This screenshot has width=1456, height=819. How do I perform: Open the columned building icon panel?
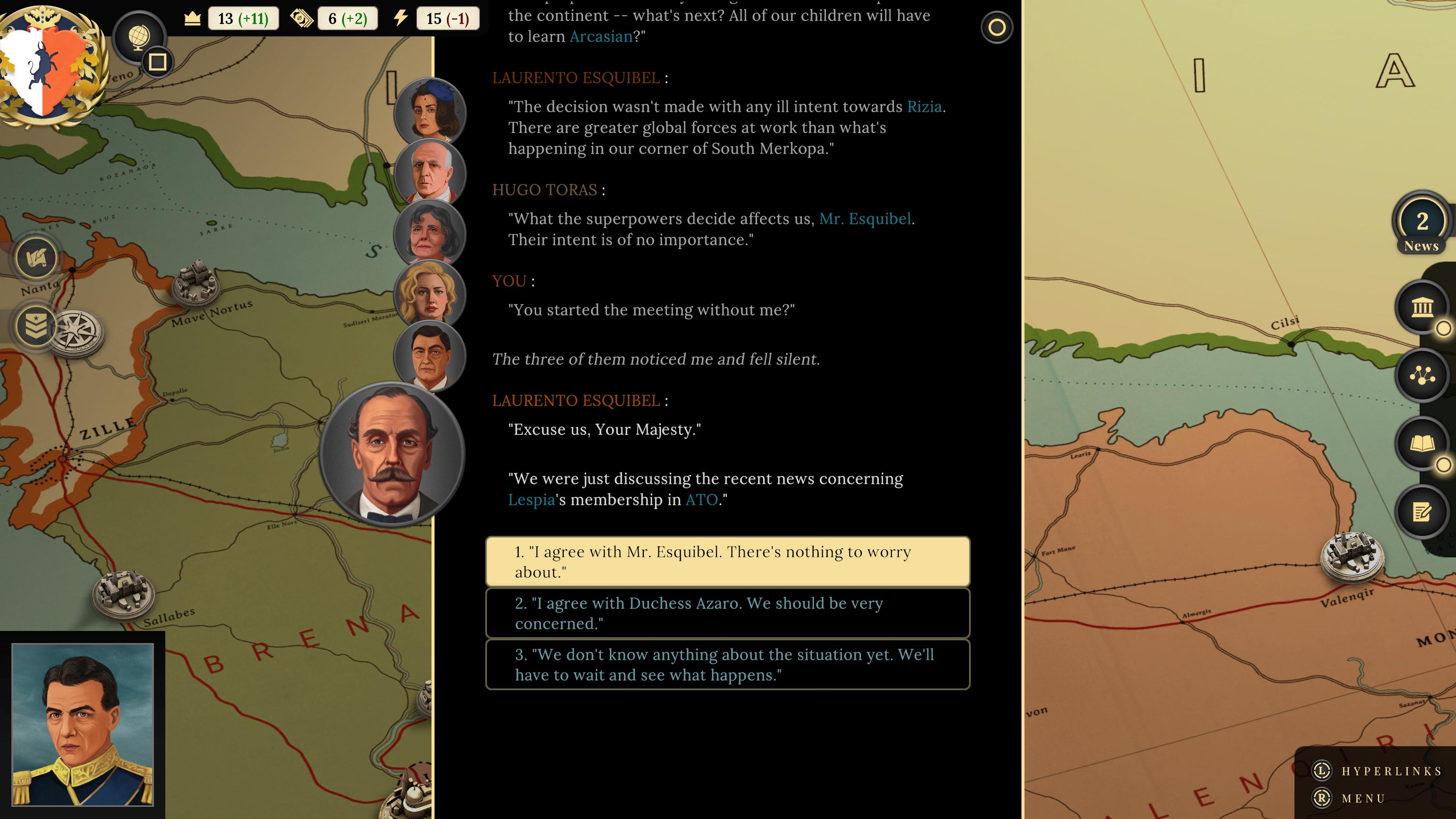point(1422,308)
